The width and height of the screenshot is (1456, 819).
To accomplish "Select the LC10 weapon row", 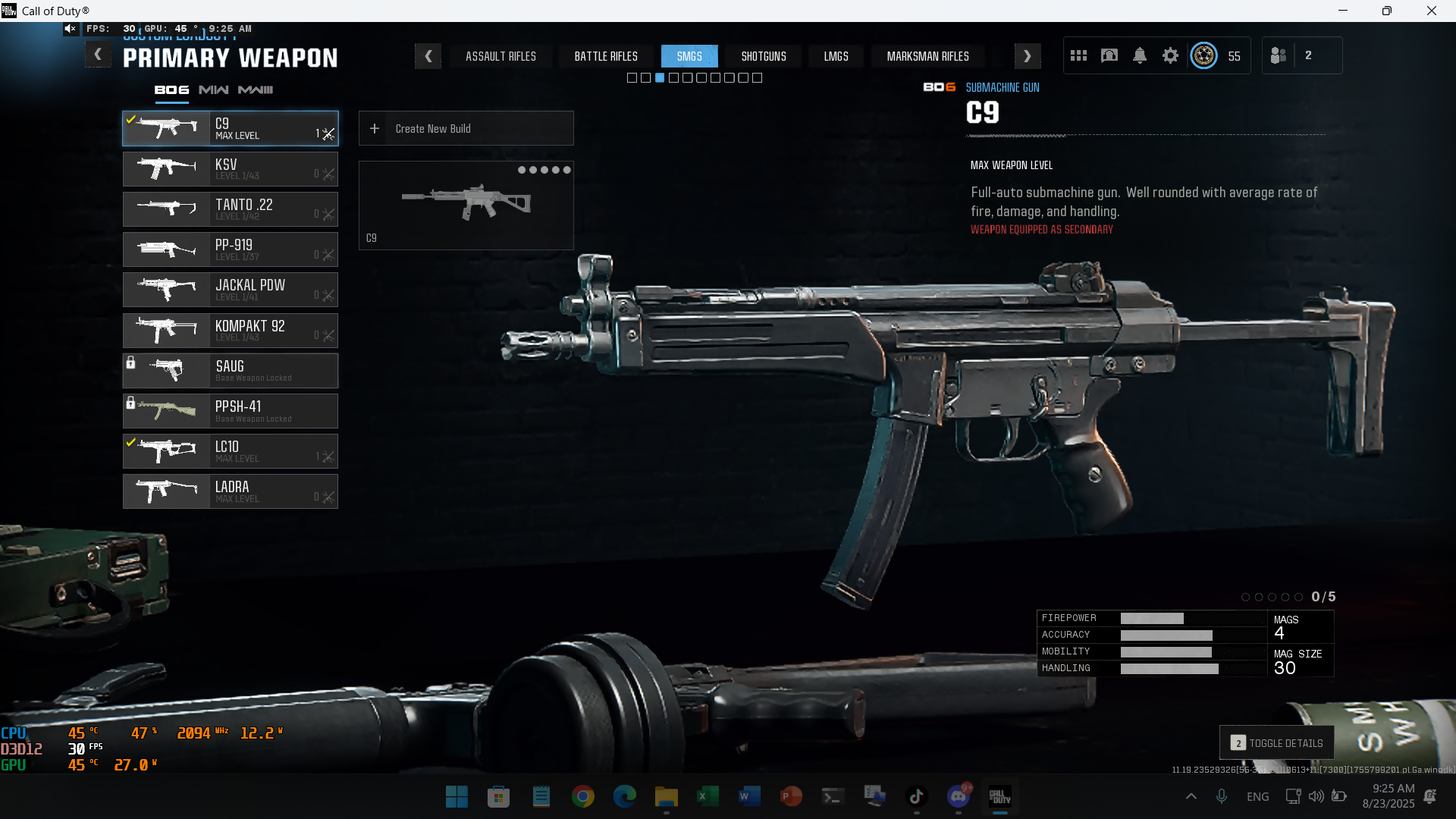I will pyautogui.click(x=231, y=451).
